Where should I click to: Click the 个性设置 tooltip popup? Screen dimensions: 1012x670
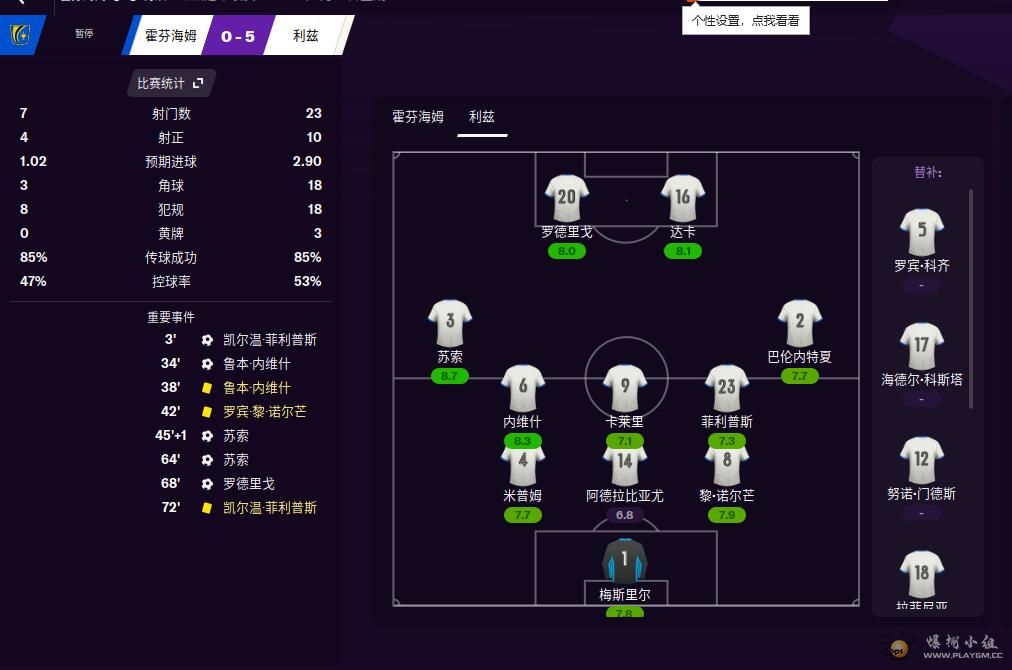745,20
